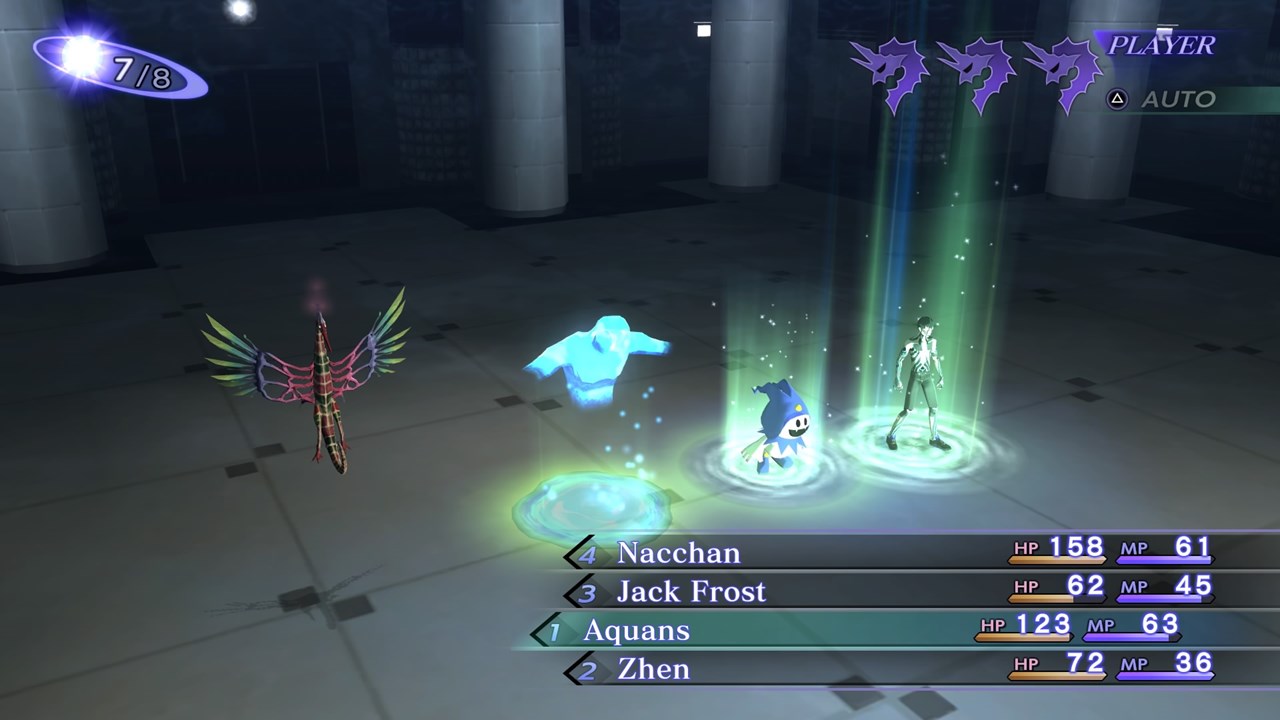Choose the Jack Frost party row

coord(691,591)
